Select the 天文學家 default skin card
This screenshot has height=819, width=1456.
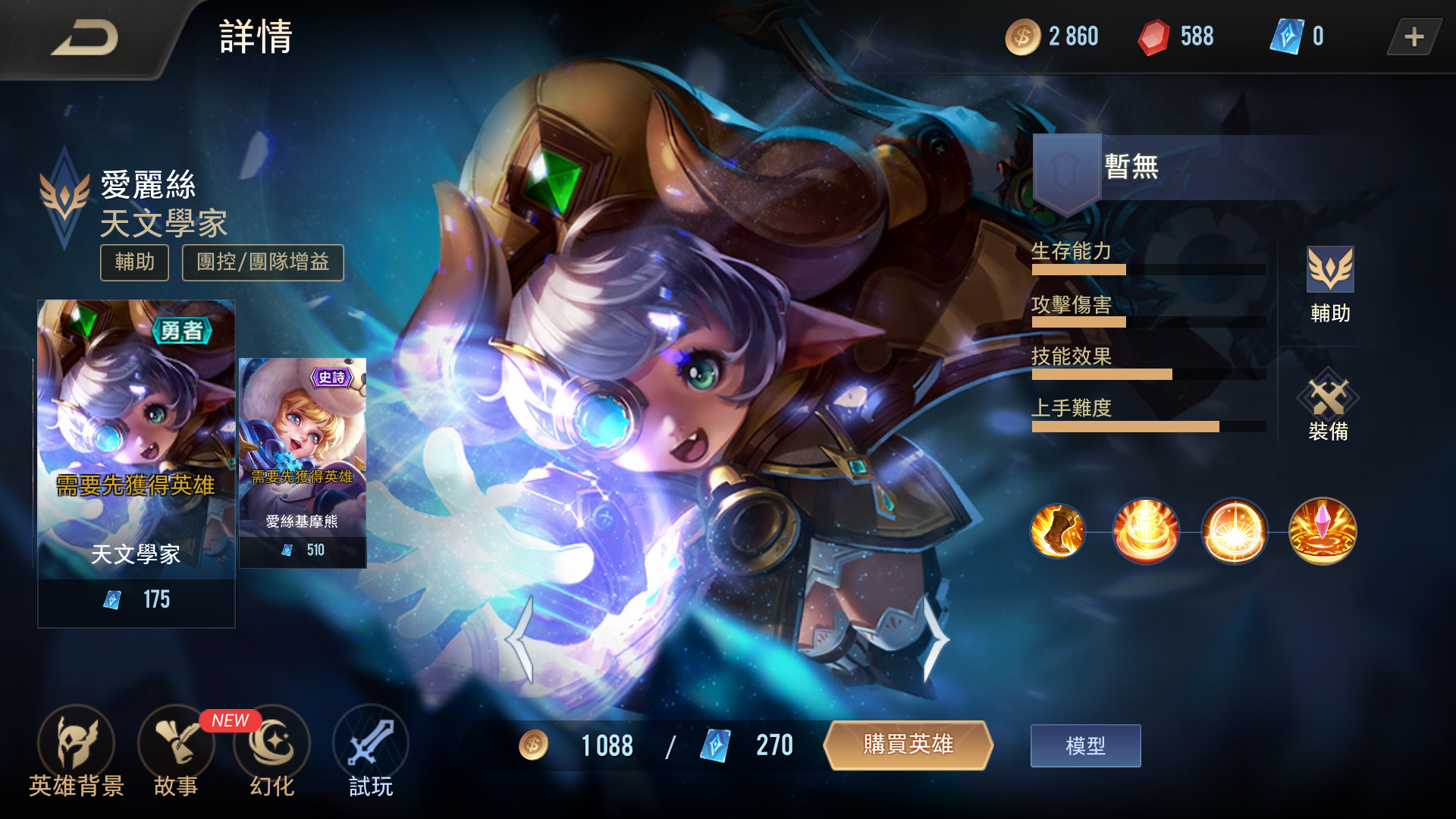click(136, 463)
